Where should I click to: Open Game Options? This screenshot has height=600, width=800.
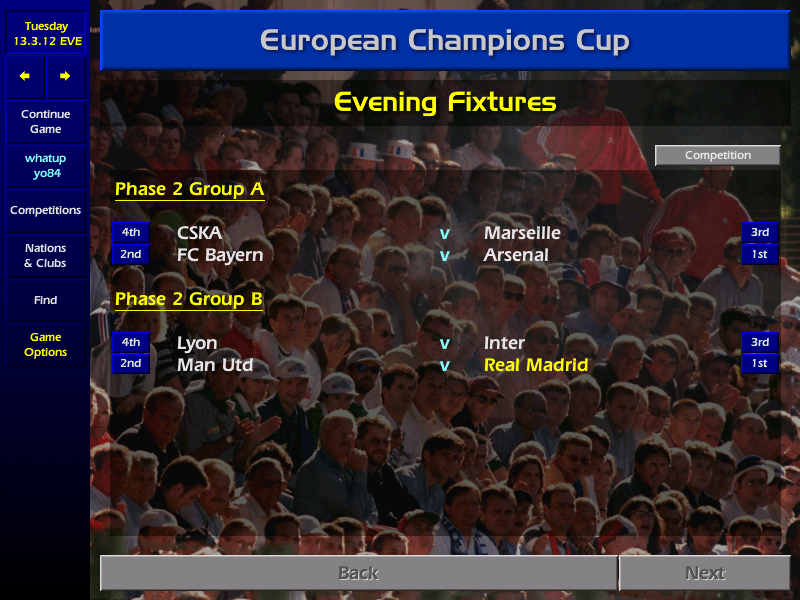[45, 345]
